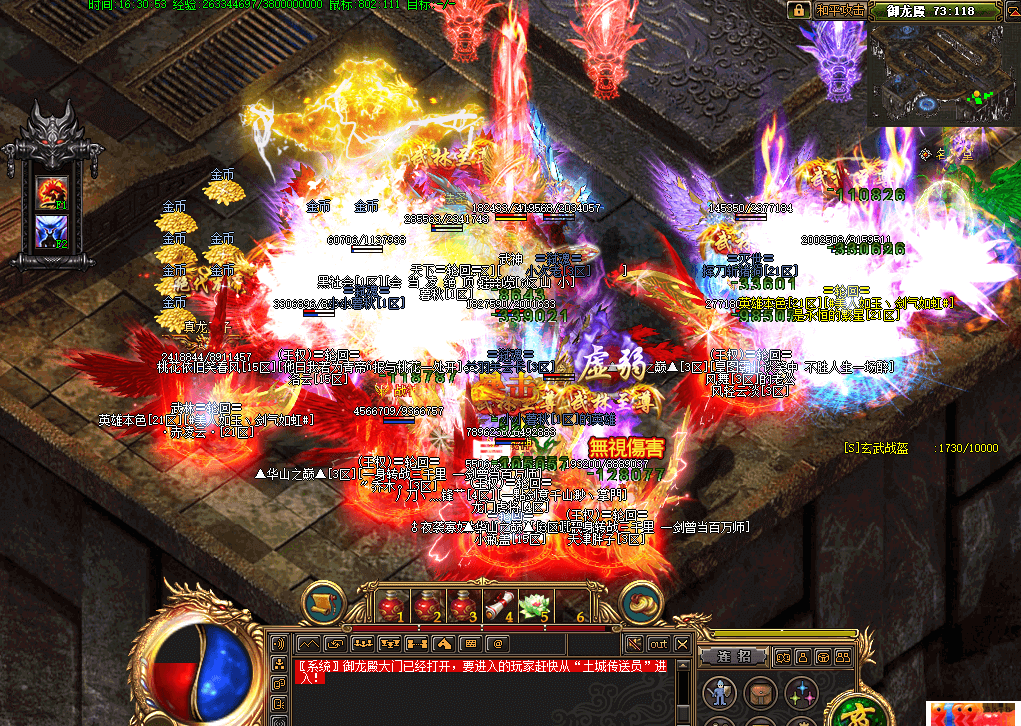Use the scroll in belt slot 4
This screenshot has height=726, width=1021.
(x=499, y=604)
